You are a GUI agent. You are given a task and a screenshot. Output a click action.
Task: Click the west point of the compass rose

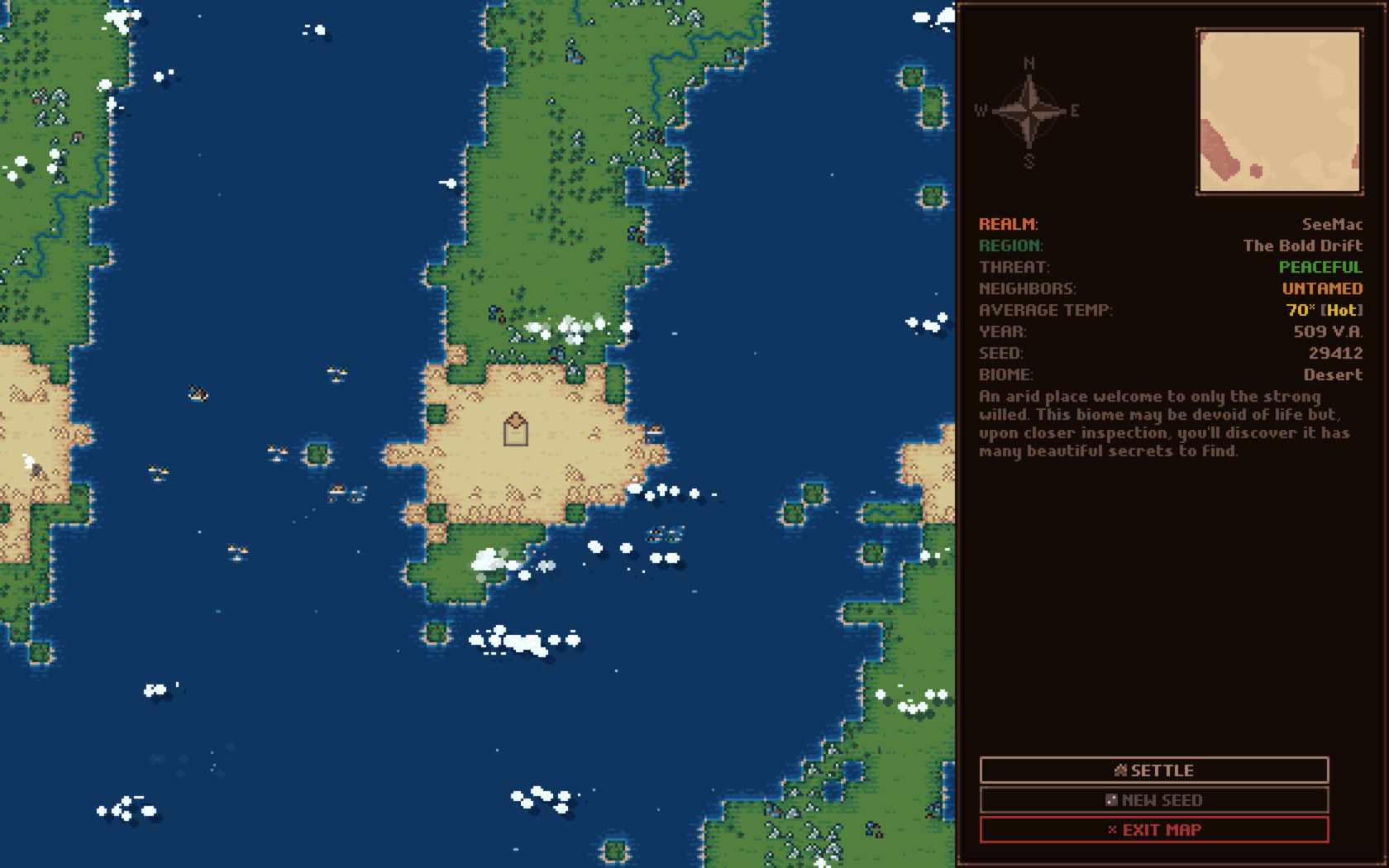[981, 109]
